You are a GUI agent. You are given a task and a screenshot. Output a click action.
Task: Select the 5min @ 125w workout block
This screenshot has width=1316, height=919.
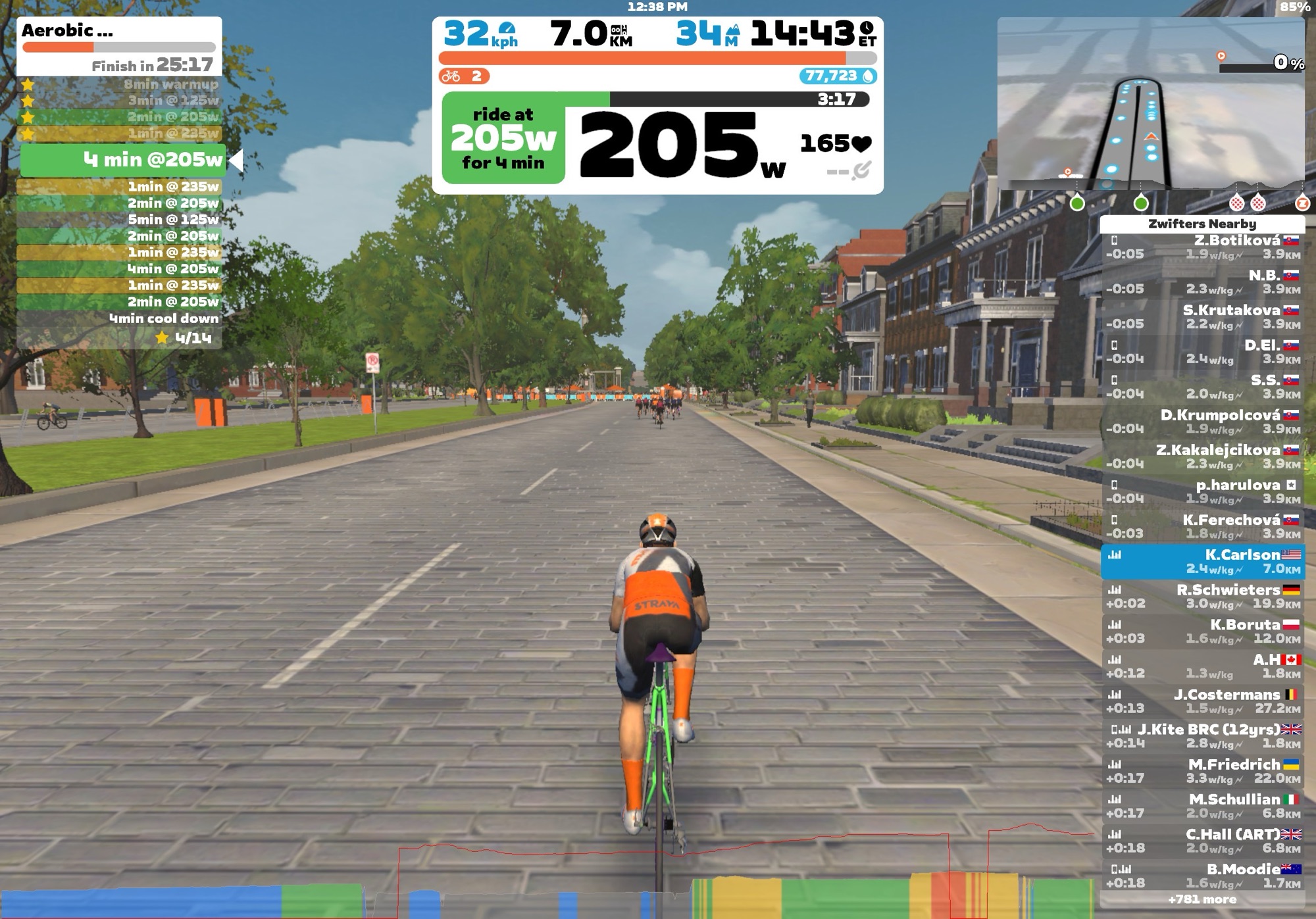pos(119,220)
